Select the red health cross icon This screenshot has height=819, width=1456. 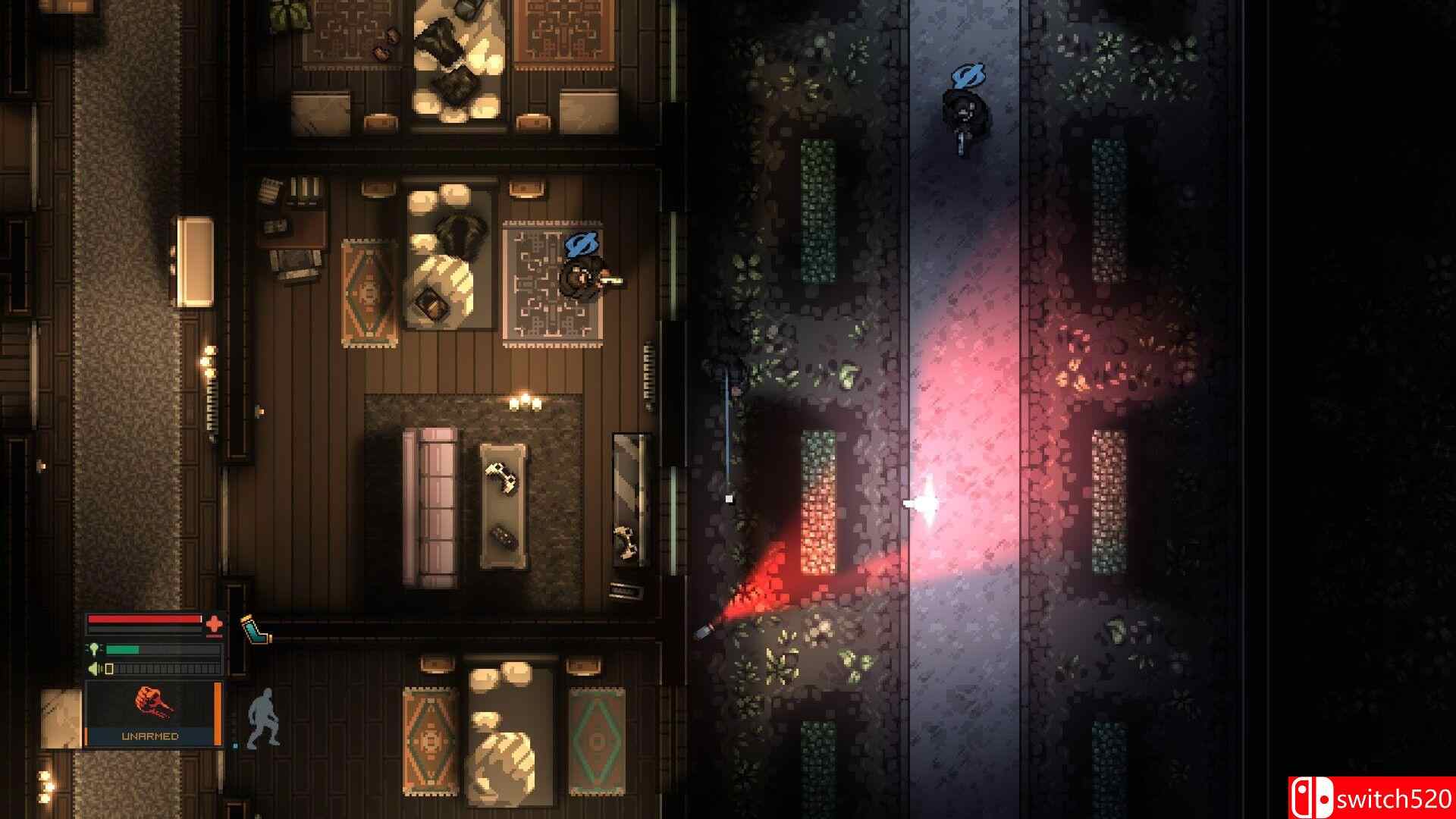(x=215, y=623)
